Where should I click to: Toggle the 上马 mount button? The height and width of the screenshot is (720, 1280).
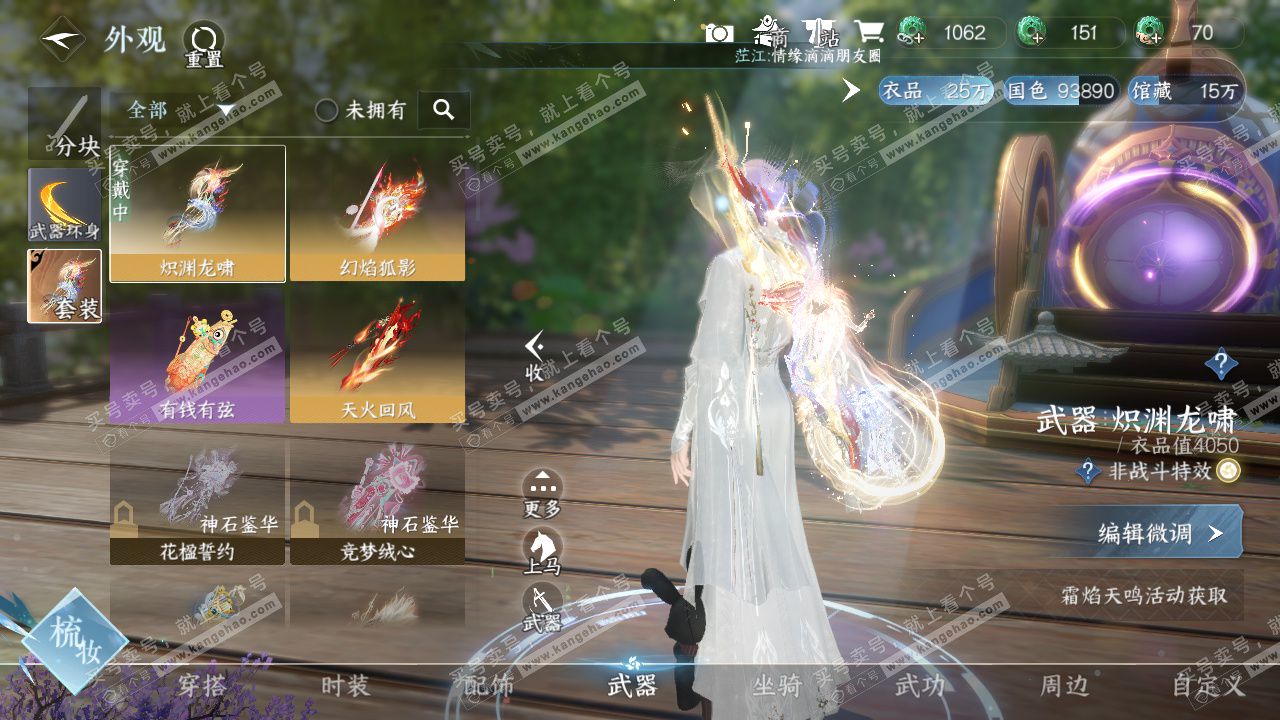coord(542,551)
